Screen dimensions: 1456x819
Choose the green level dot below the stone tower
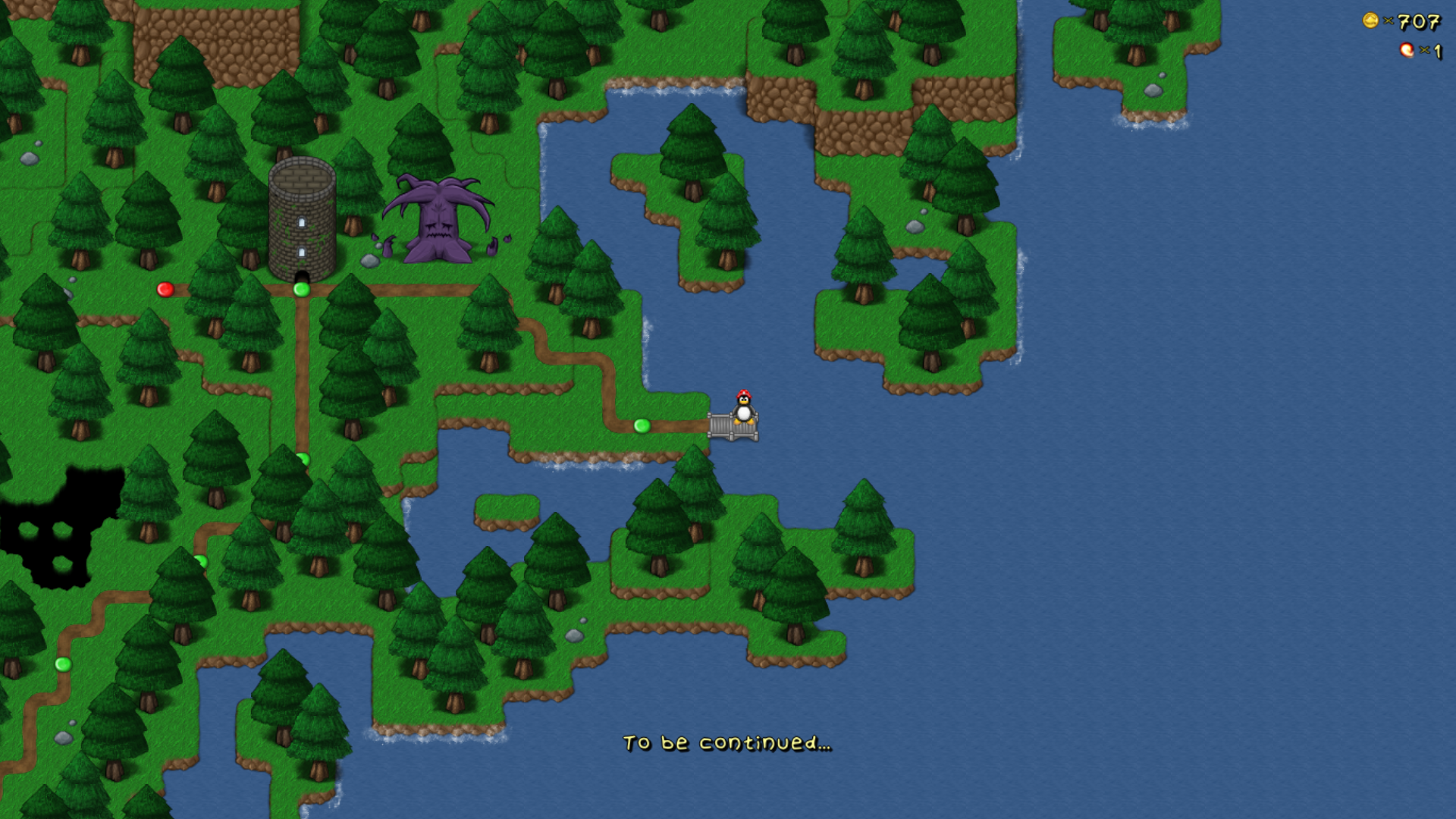coord(302,289)
